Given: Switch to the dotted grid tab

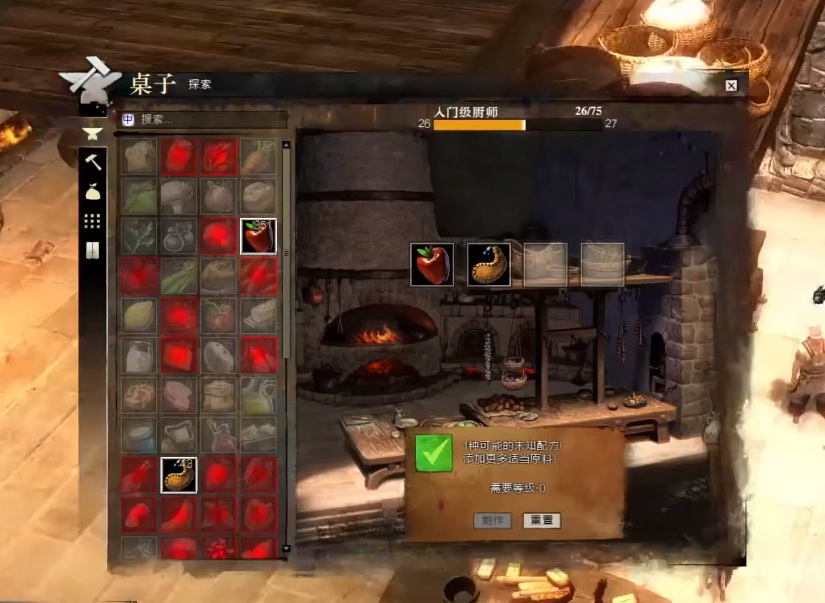Looking at the screenshot, I should (x=93, y=221).
